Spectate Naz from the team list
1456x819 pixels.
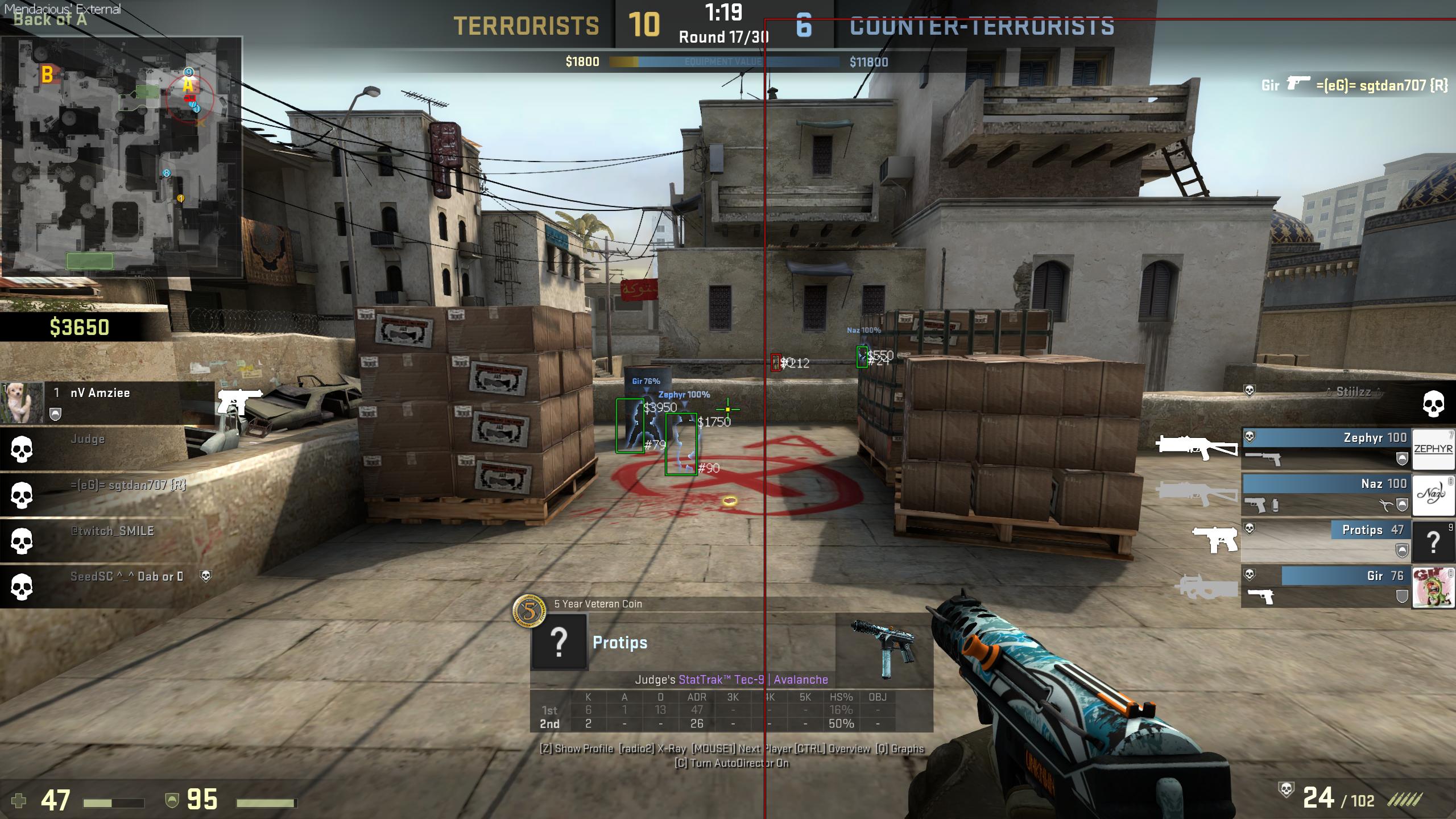click(x=1326, y=494)
